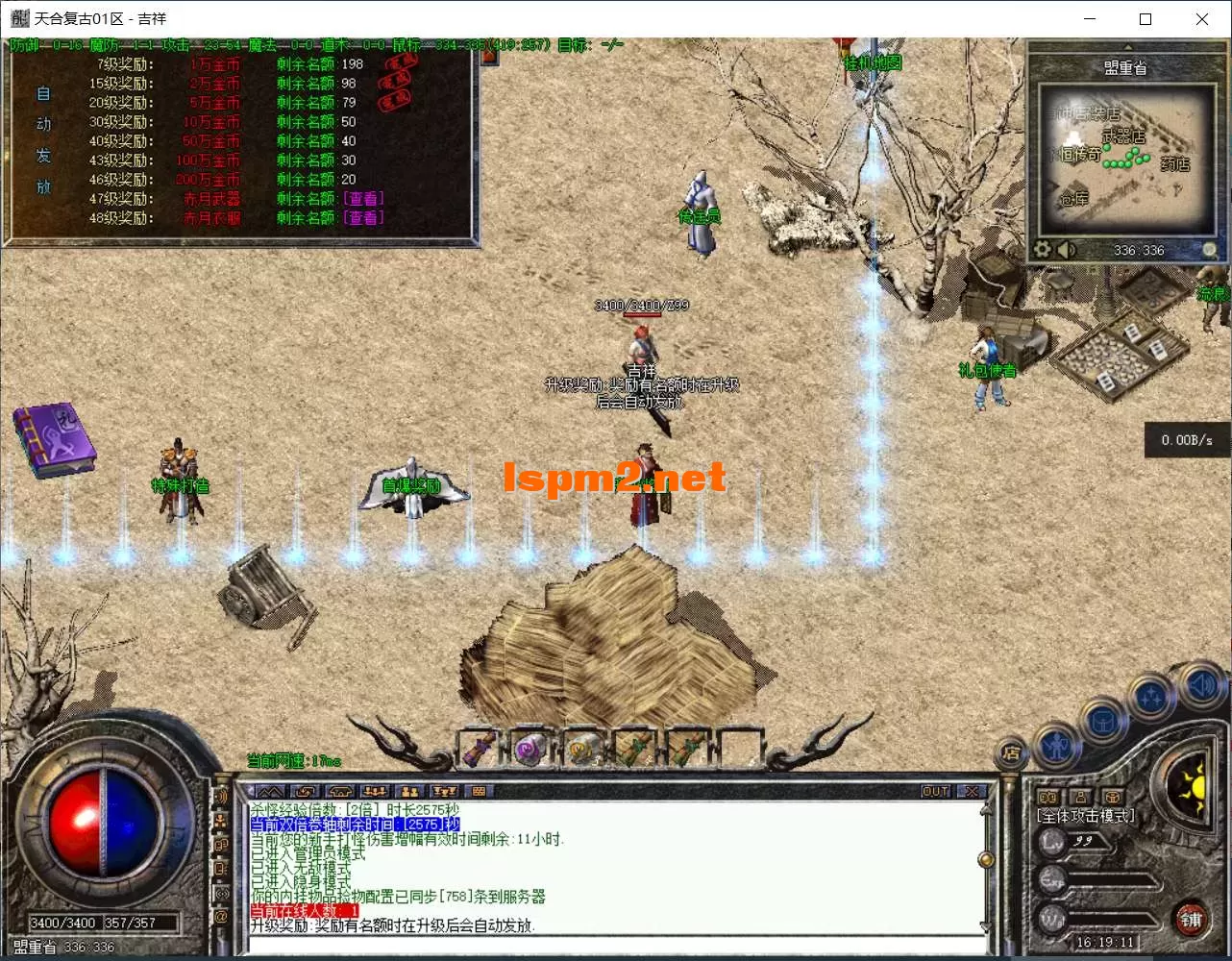Toggle the speaker icon under the minimap
The image size is (1232, 961).
tap(1067, 250)
